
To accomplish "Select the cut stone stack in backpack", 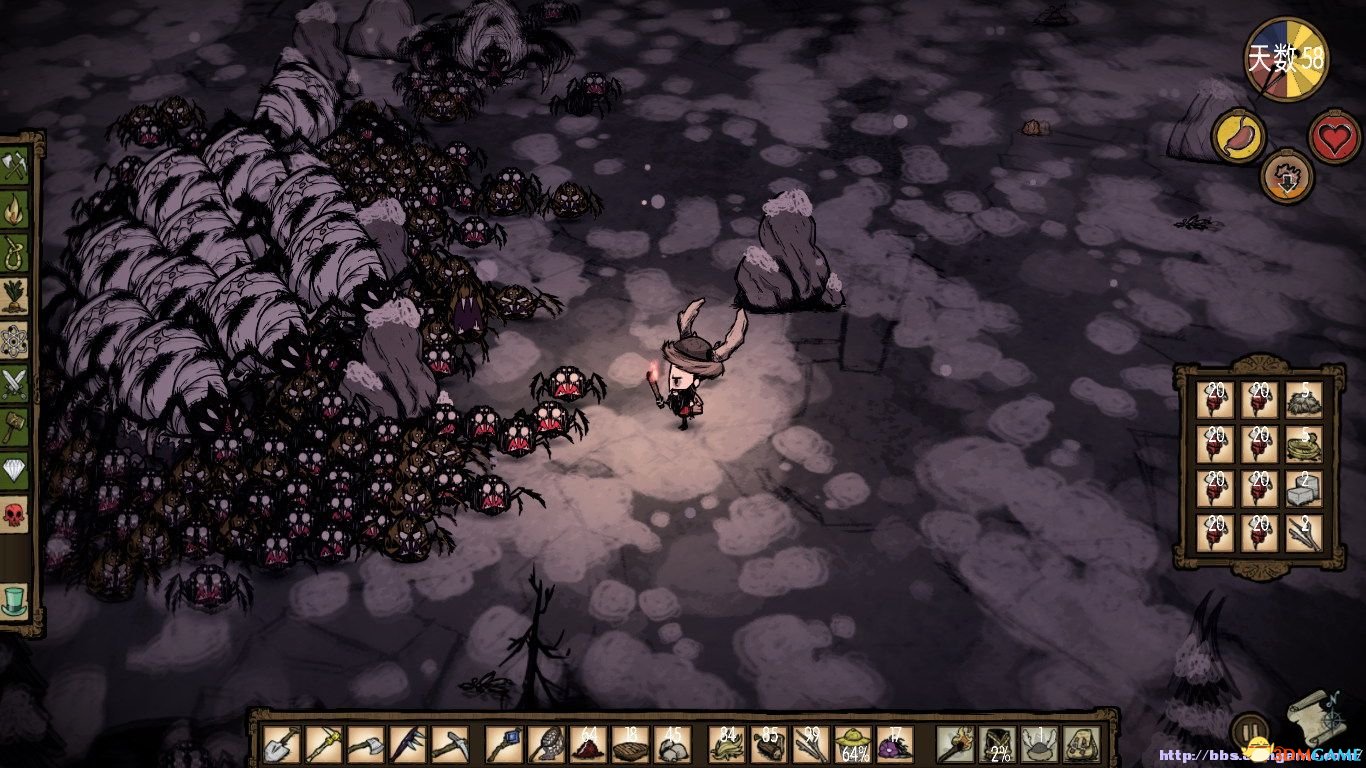I will click(x=1303, y=488).
